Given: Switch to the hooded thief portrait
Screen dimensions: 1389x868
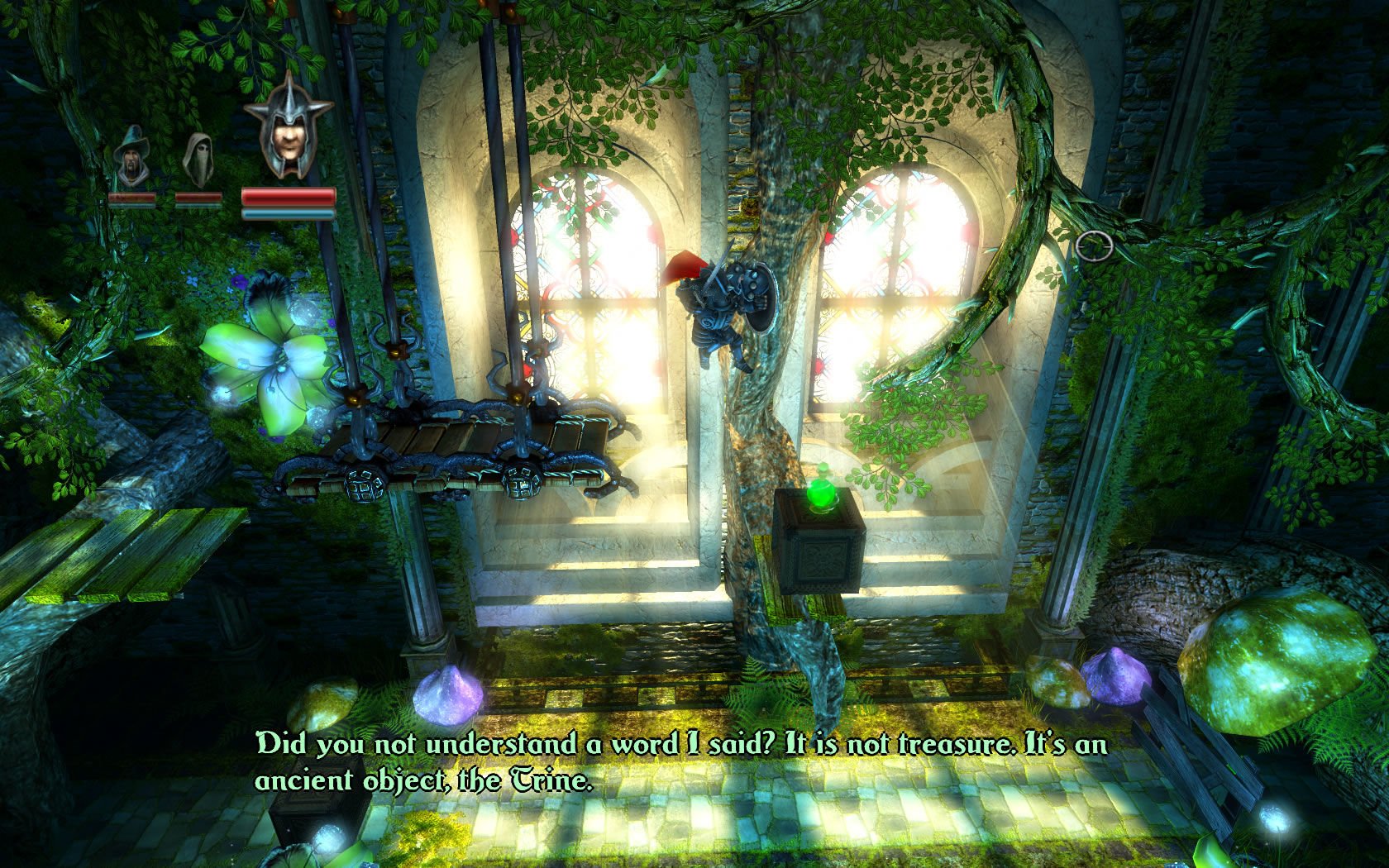Looking at the screenshot, I should click(x=198, y=159).
